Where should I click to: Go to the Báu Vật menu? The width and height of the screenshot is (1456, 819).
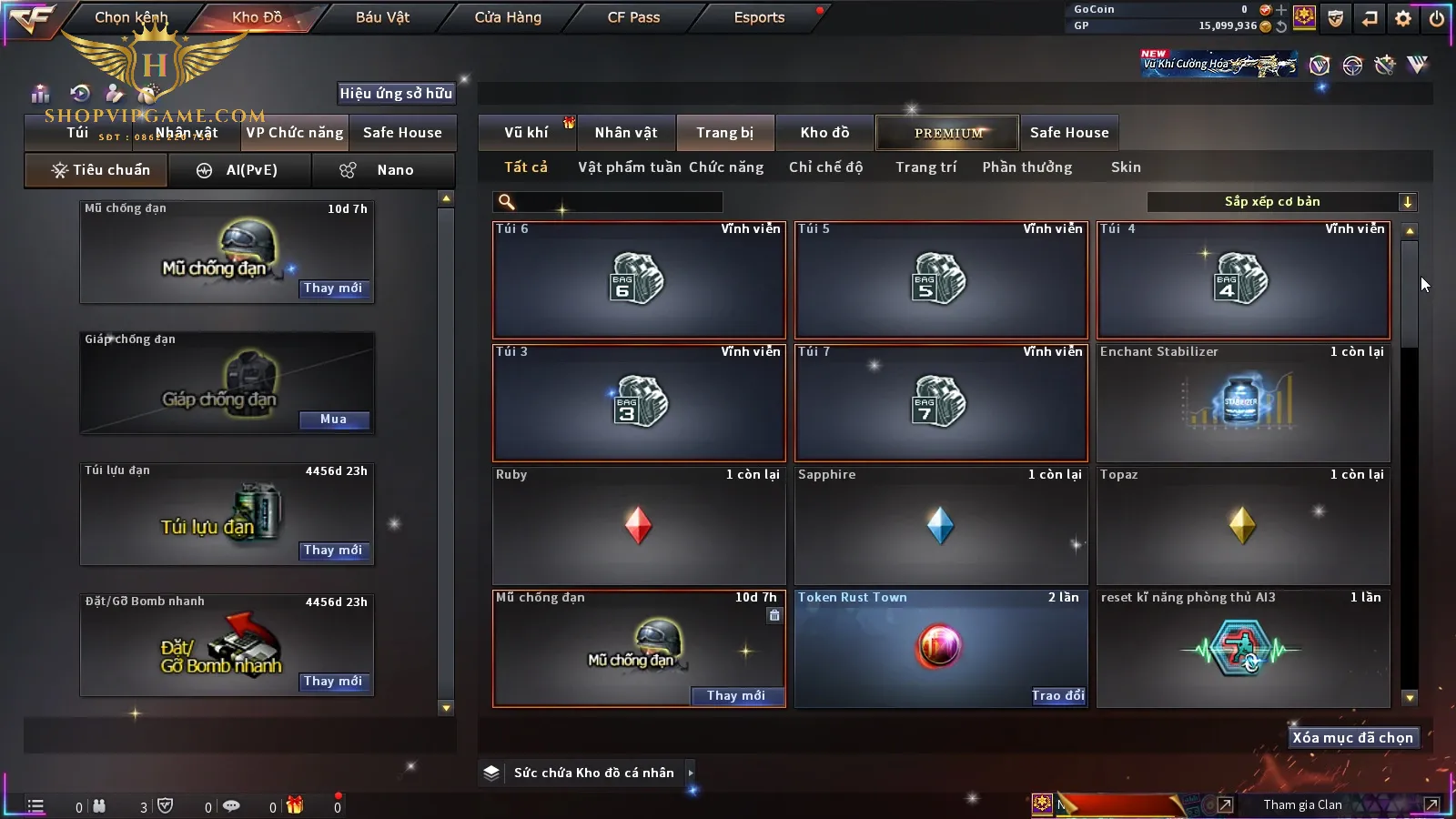click(x=382, y=17)
